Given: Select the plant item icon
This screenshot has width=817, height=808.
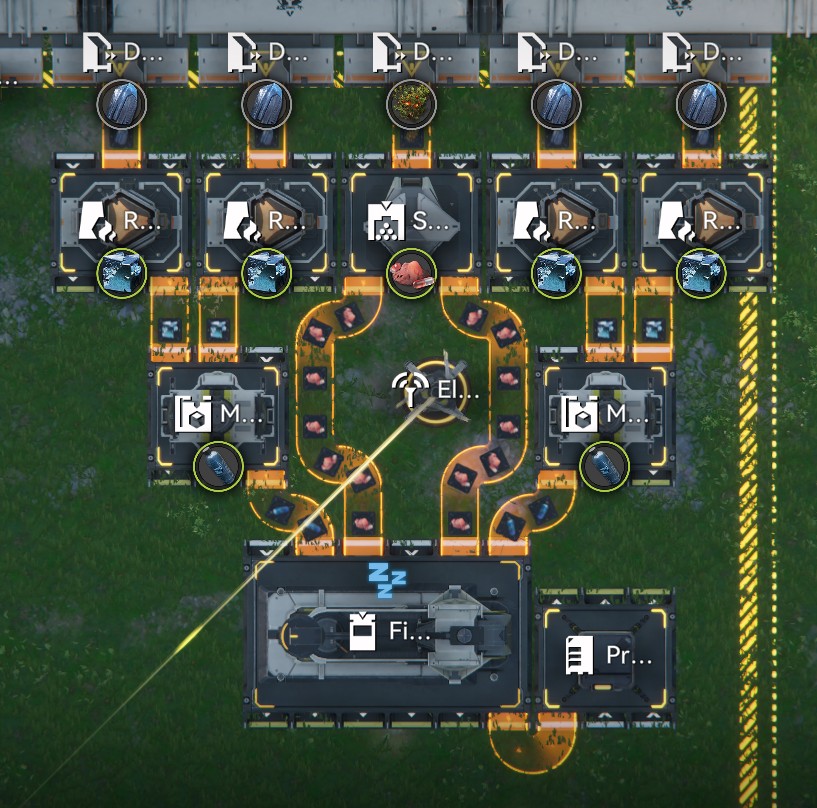Looking at the screenshot, I should click(x=411, y=102).
